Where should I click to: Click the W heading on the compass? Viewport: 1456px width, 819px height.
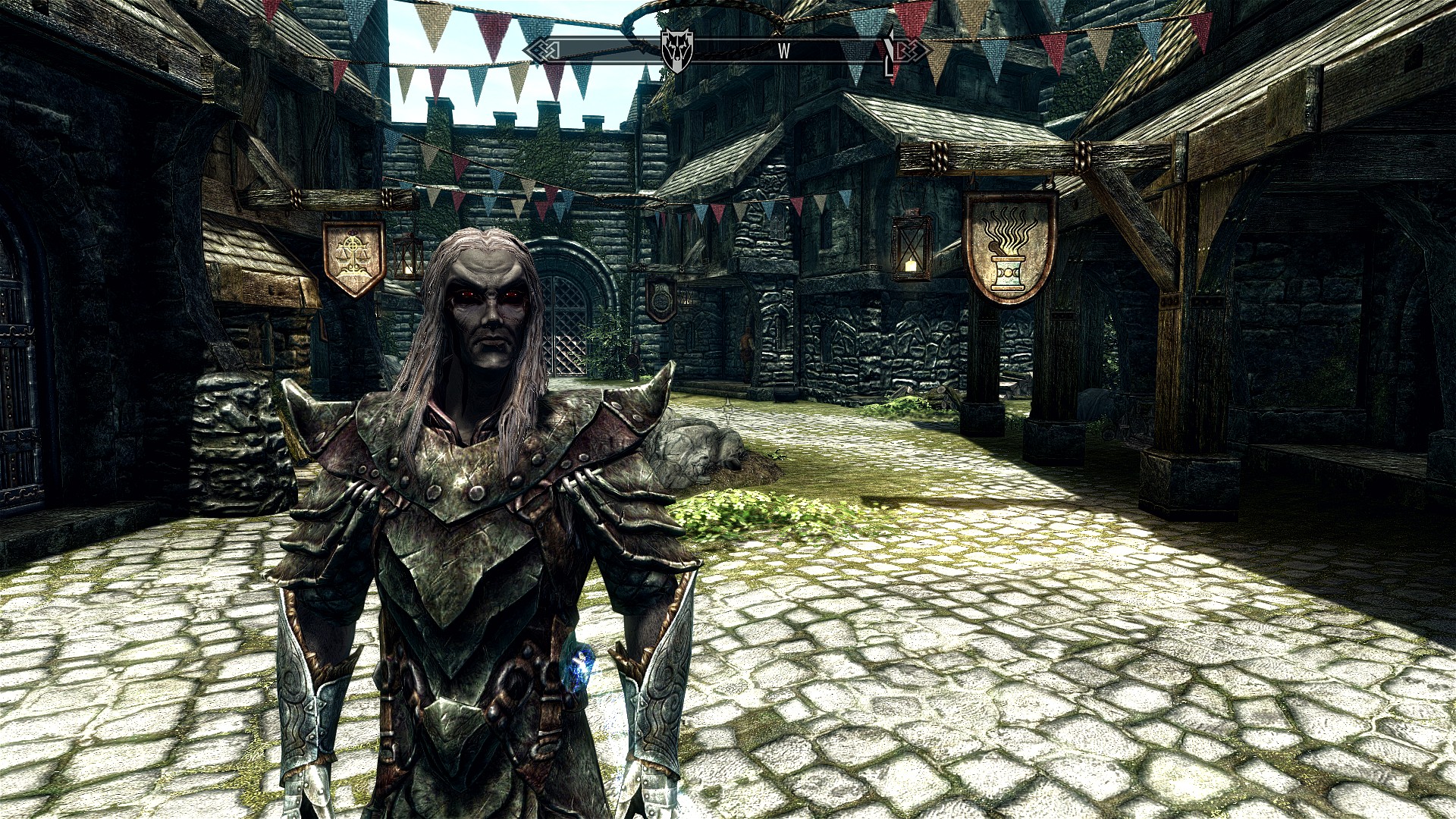(x=783, y=51)
